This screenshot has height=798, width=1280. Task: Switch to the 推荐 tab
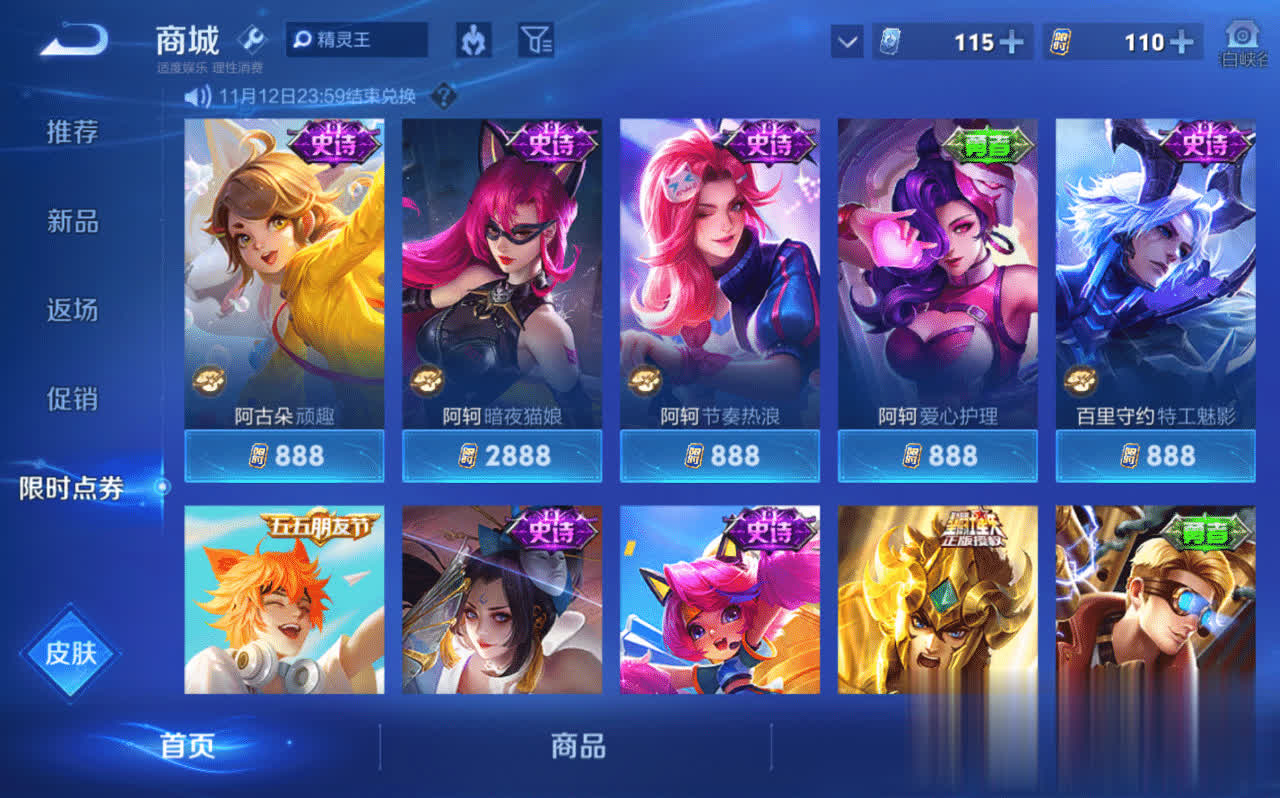point(73,132)
